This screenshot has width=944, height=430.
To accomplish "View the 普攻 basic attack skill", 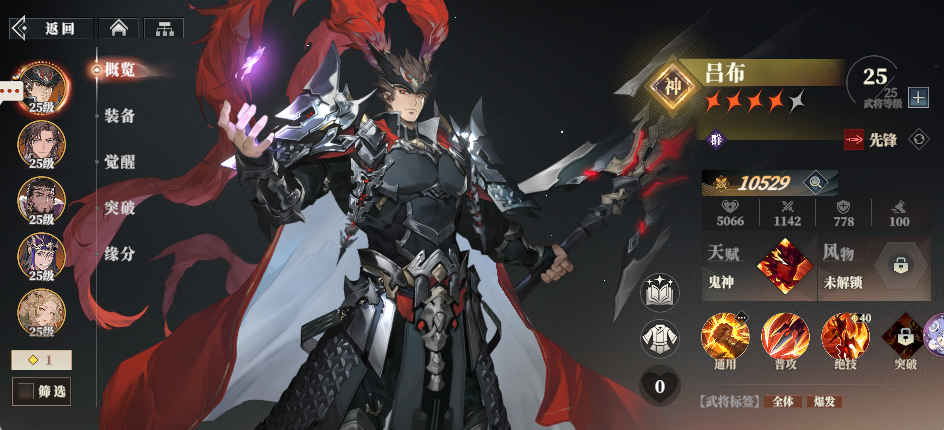I will pyautogui.click(x=785, y=337).
